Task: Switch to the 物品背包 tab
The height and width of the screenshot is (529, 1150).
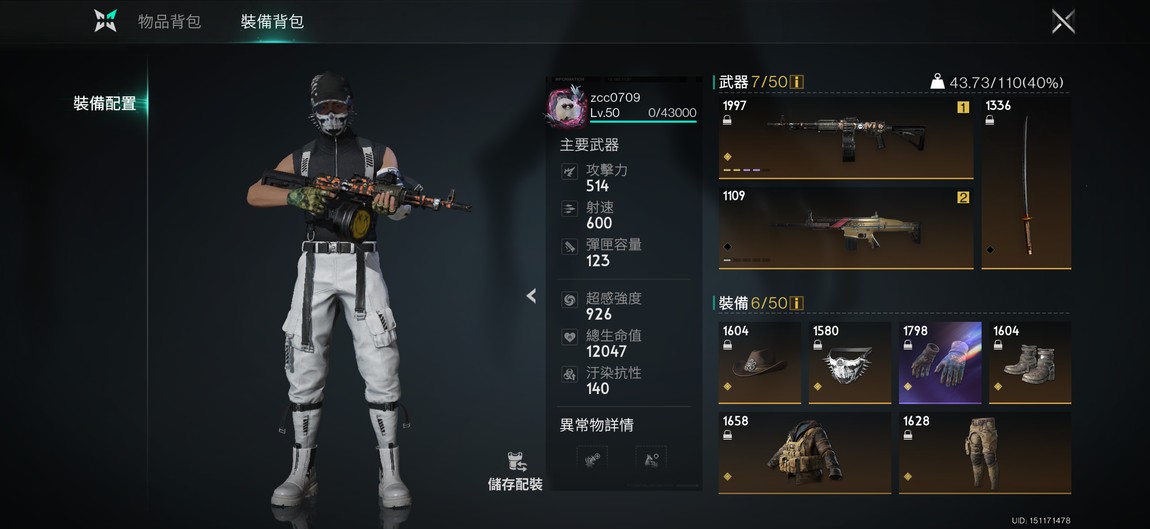Action: coord(169,21)
